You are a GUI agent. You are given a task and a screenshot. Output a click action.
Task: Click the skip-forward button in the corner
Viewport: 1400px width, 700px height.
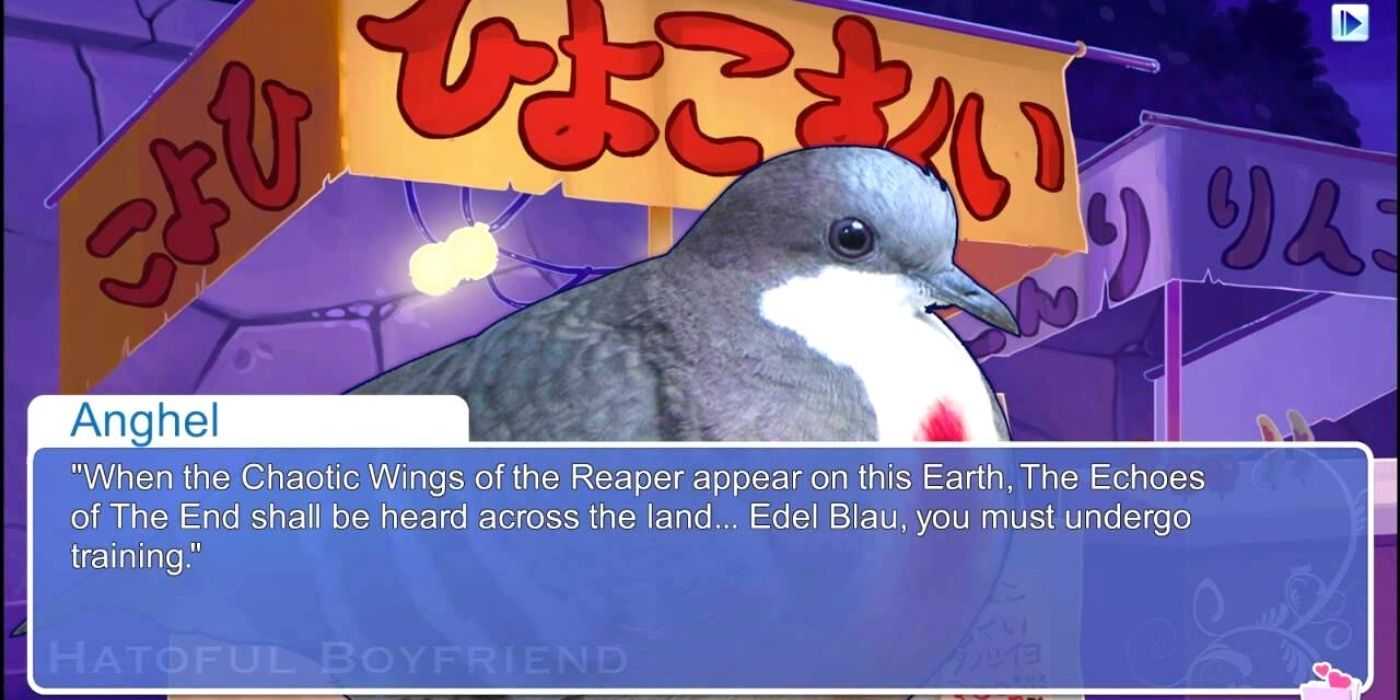click(1349, 23)
